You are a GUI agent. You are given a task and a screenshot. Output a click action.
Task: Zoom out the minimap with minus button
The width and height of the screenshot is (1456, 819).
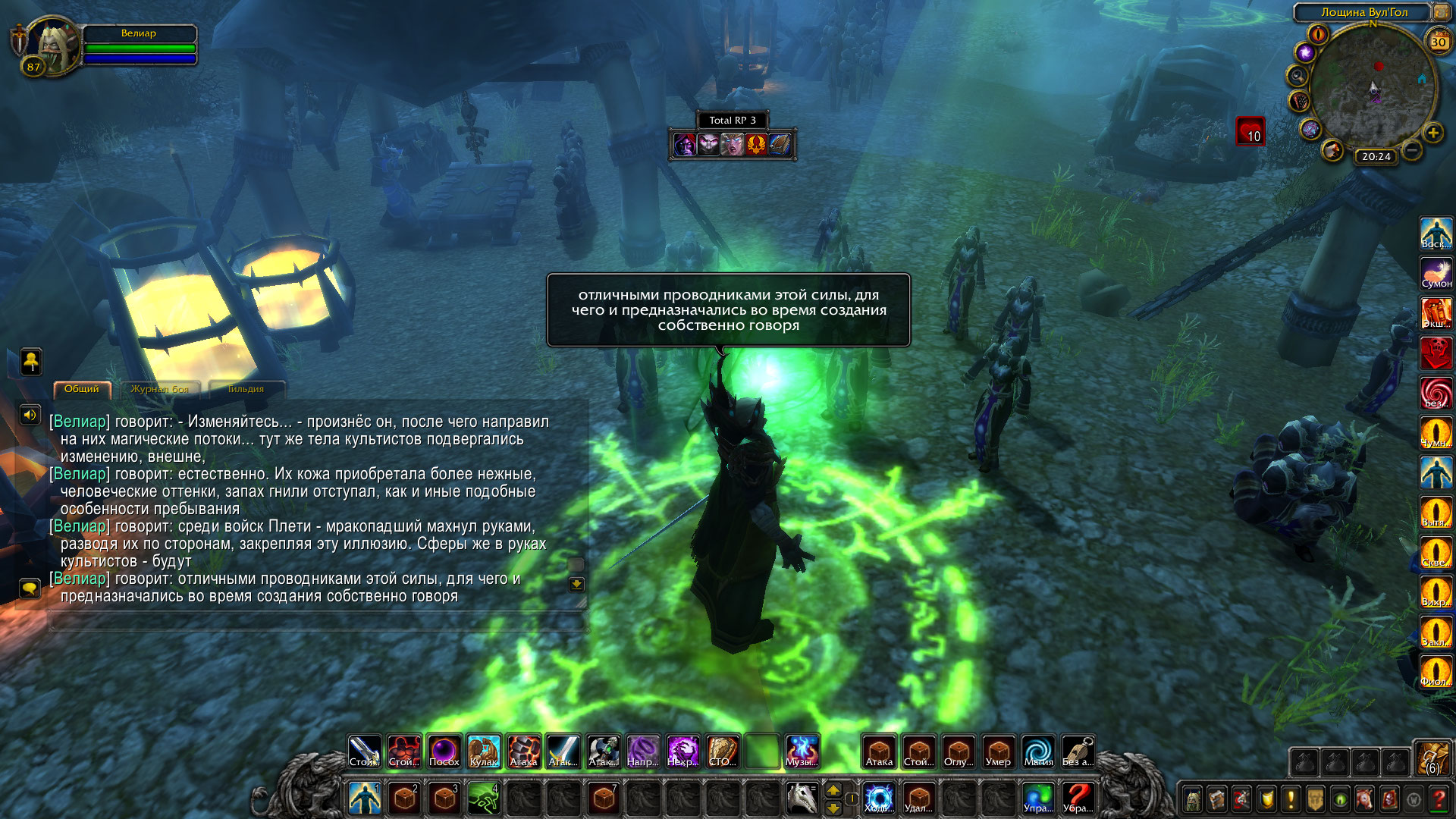point(1411,150)
